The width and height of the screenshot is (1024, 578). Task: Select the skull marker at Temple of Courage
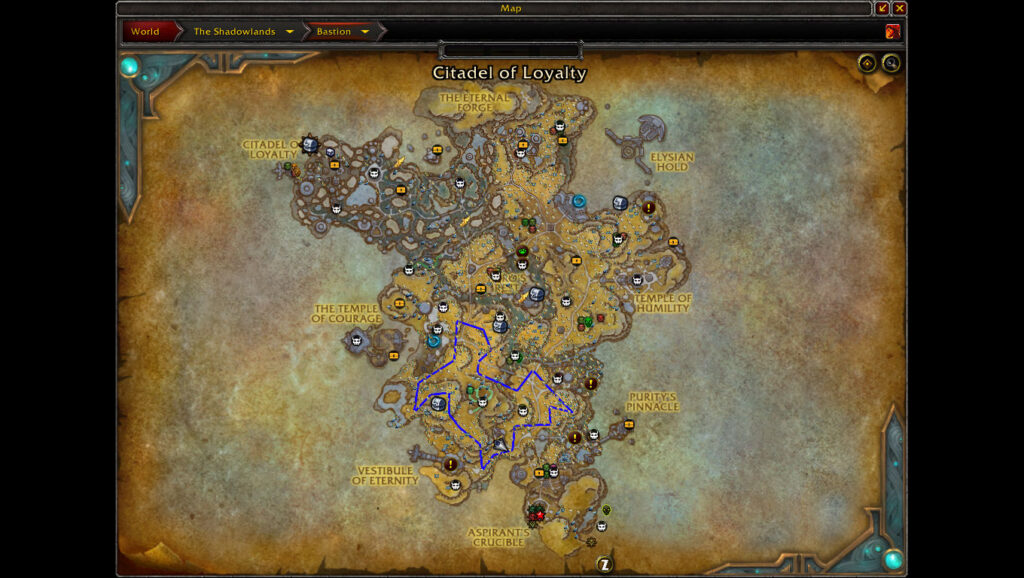(356, 340)
